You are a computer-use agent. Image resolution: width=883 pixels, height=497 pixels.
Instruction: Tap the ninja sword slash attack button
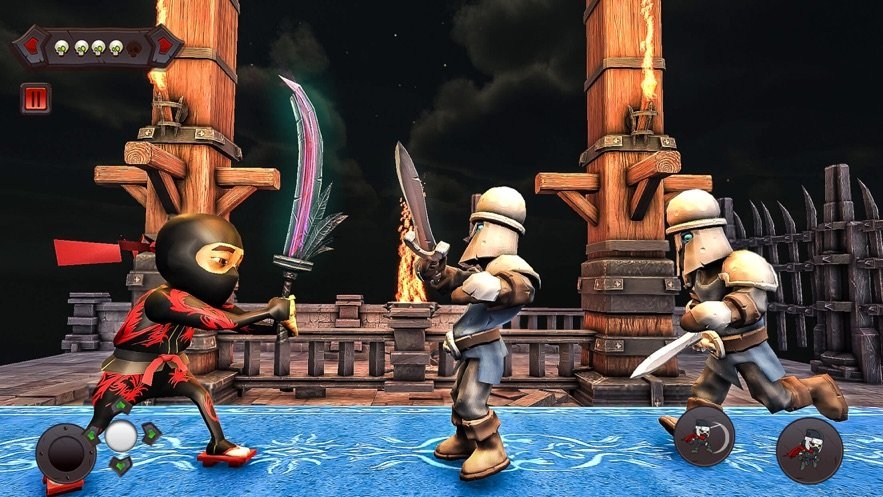[x=705, y=436]
